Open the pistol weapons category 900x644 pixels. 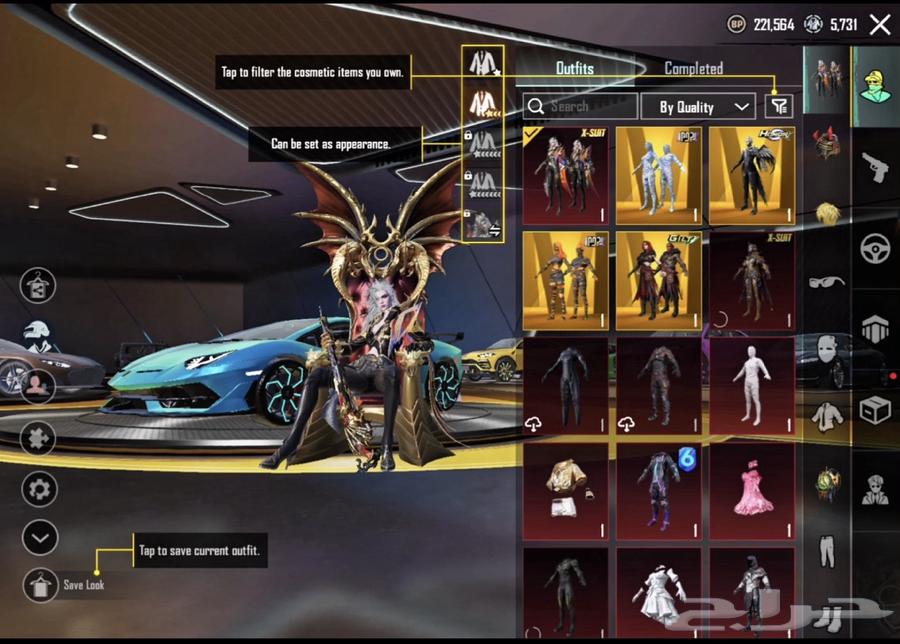click(876, 167)
